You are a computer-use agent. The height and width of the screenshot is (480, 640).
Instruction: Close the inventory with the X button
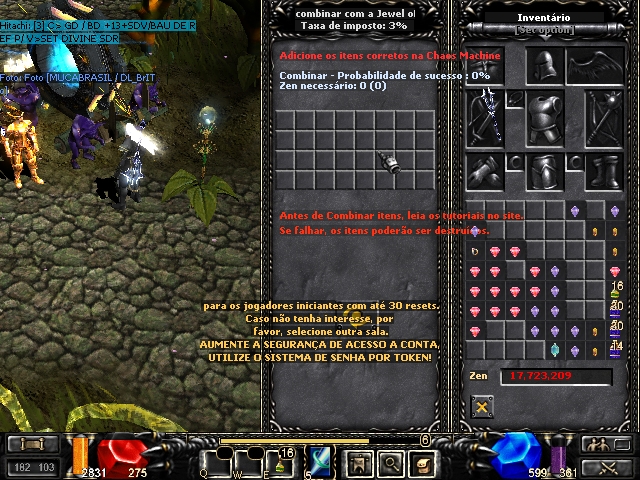[x=482, y=406]
